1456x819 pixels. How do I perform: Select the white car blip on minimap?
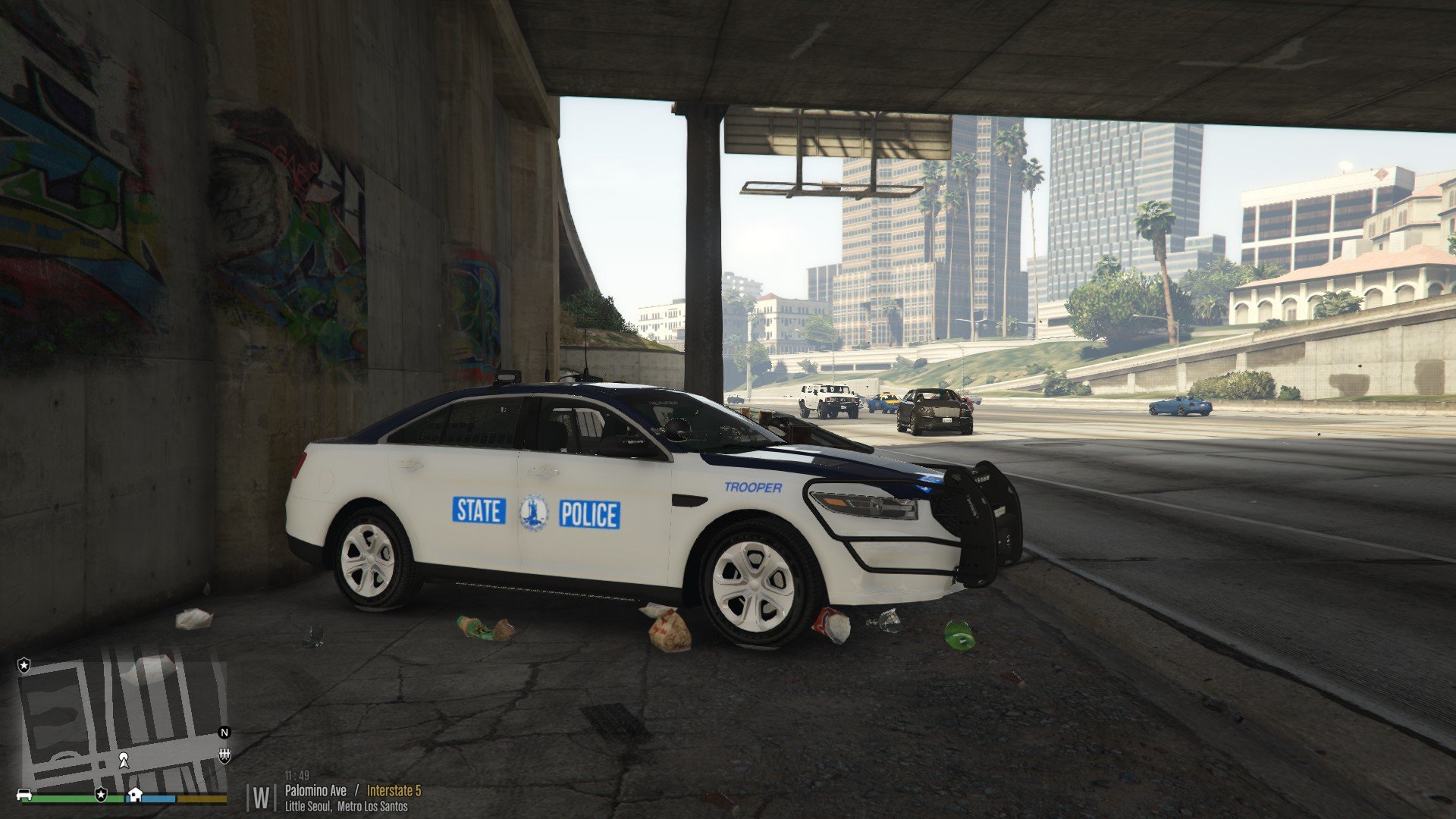coord(24,795)
